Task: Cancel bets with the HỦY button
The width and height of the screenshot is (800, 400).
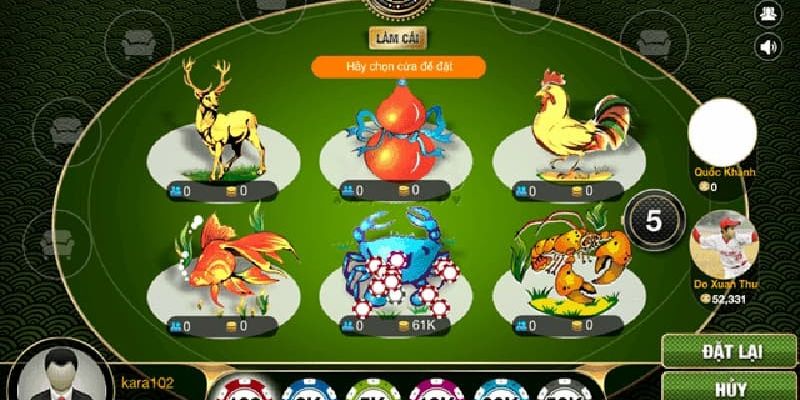Action: point(729,388)
